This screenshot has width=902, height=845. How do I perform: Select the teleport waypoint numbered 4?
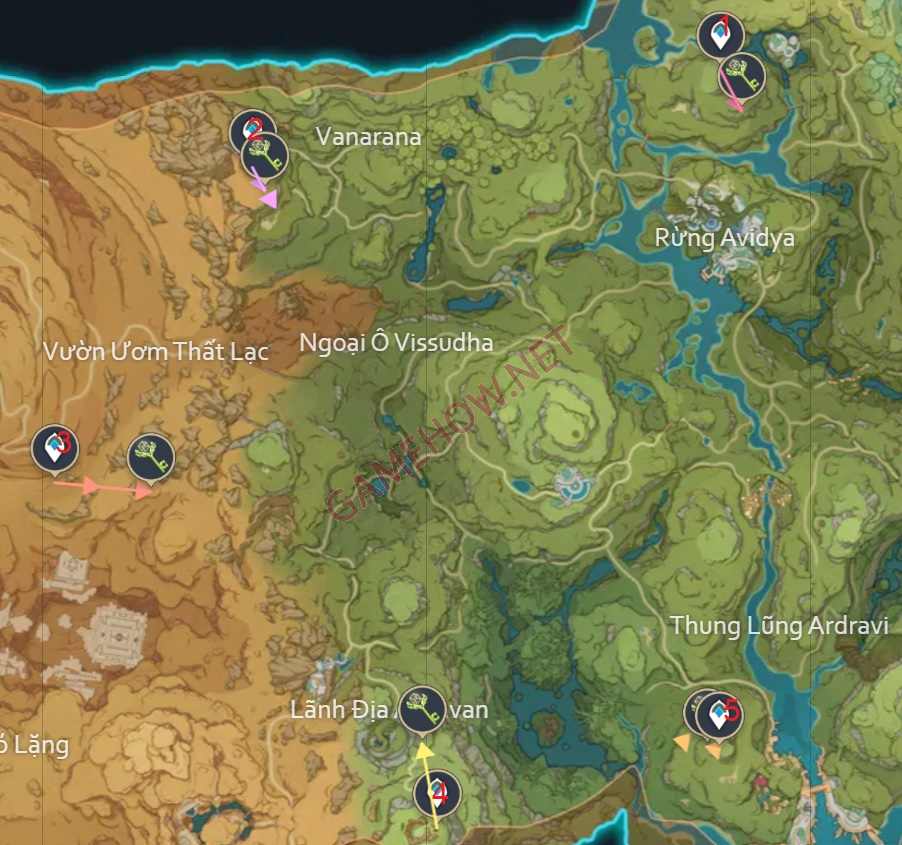(x=437, y=793)
